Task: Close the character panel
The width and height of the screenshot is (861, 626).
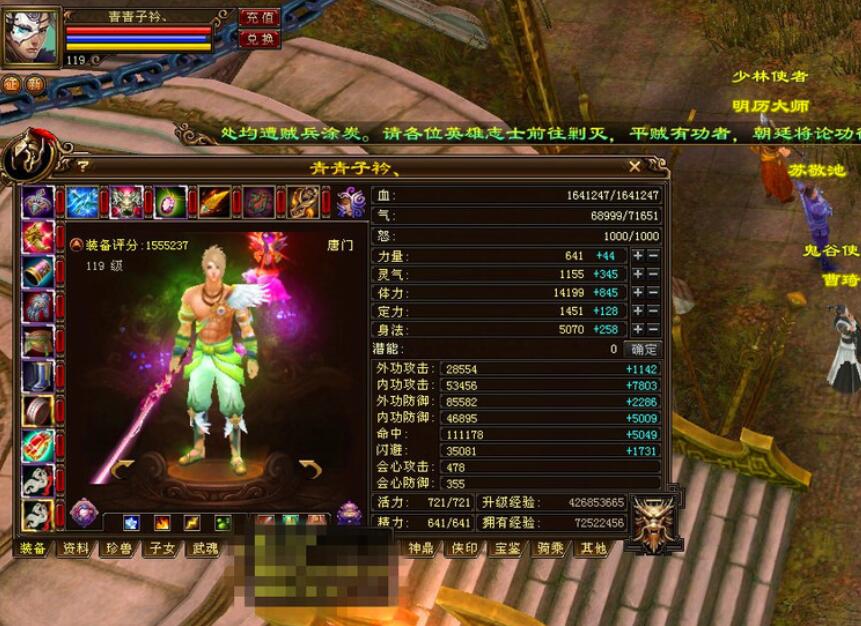Action: 635,166
